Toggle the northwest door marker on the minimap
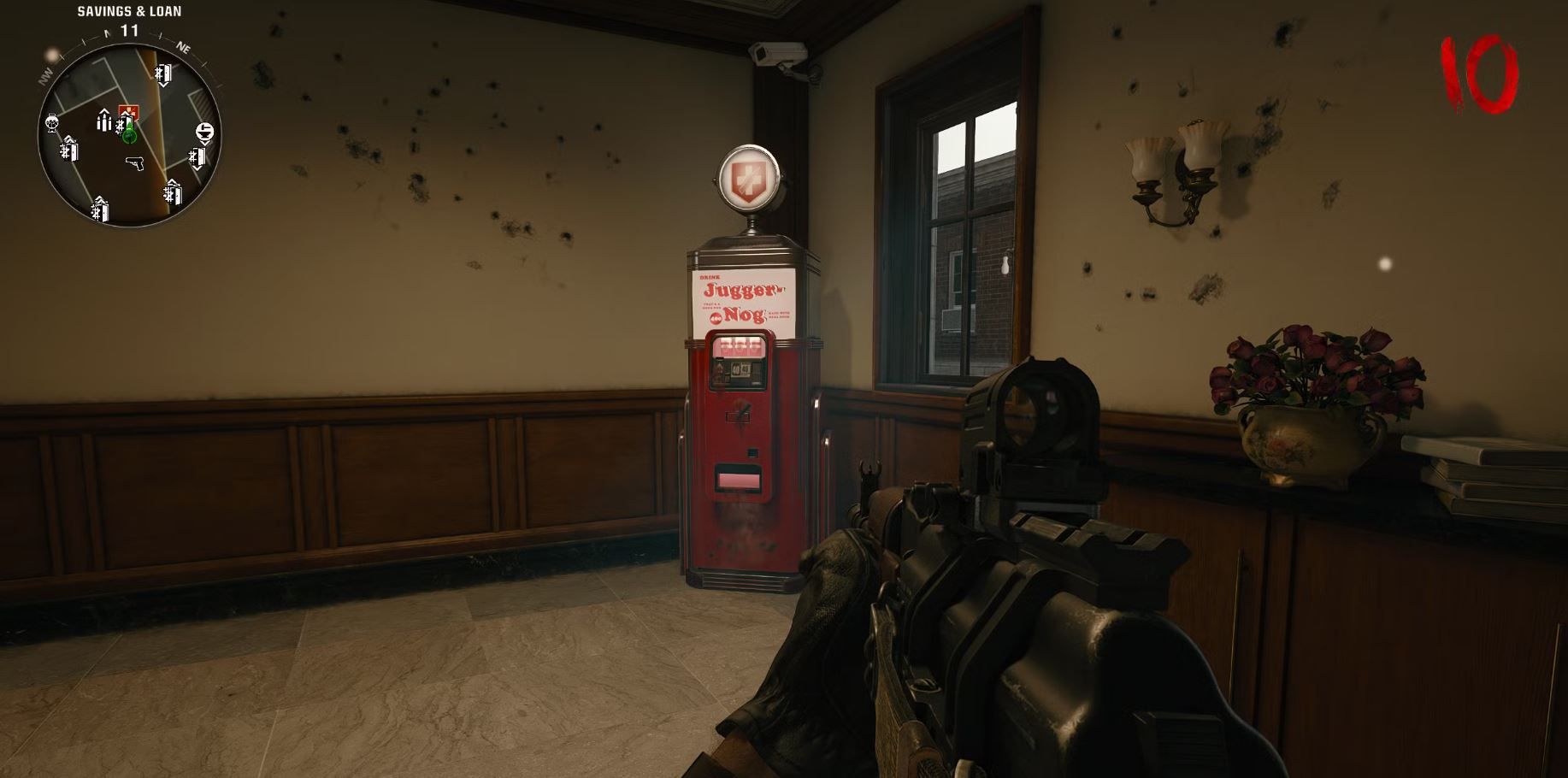Image resolution: width=1568 pixels, height=778 pixels. tap(69, 151)
